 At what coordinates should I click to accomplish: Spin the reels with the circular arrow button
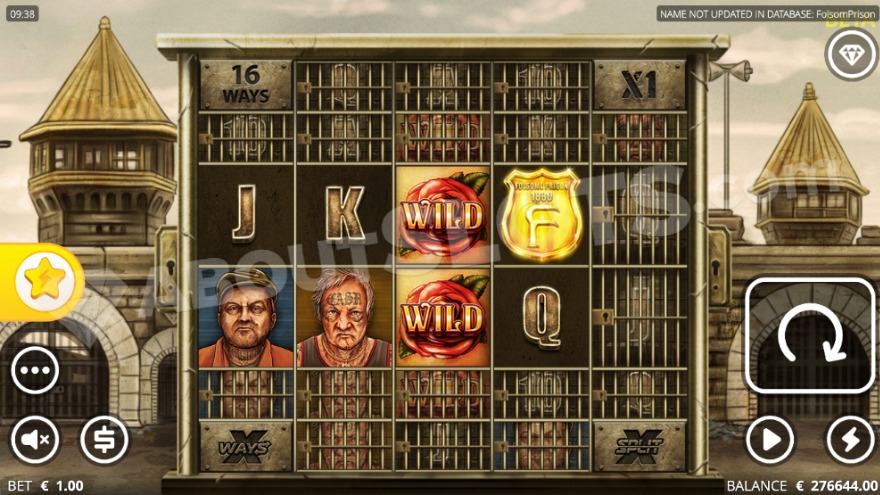click(x=810, y=336)
